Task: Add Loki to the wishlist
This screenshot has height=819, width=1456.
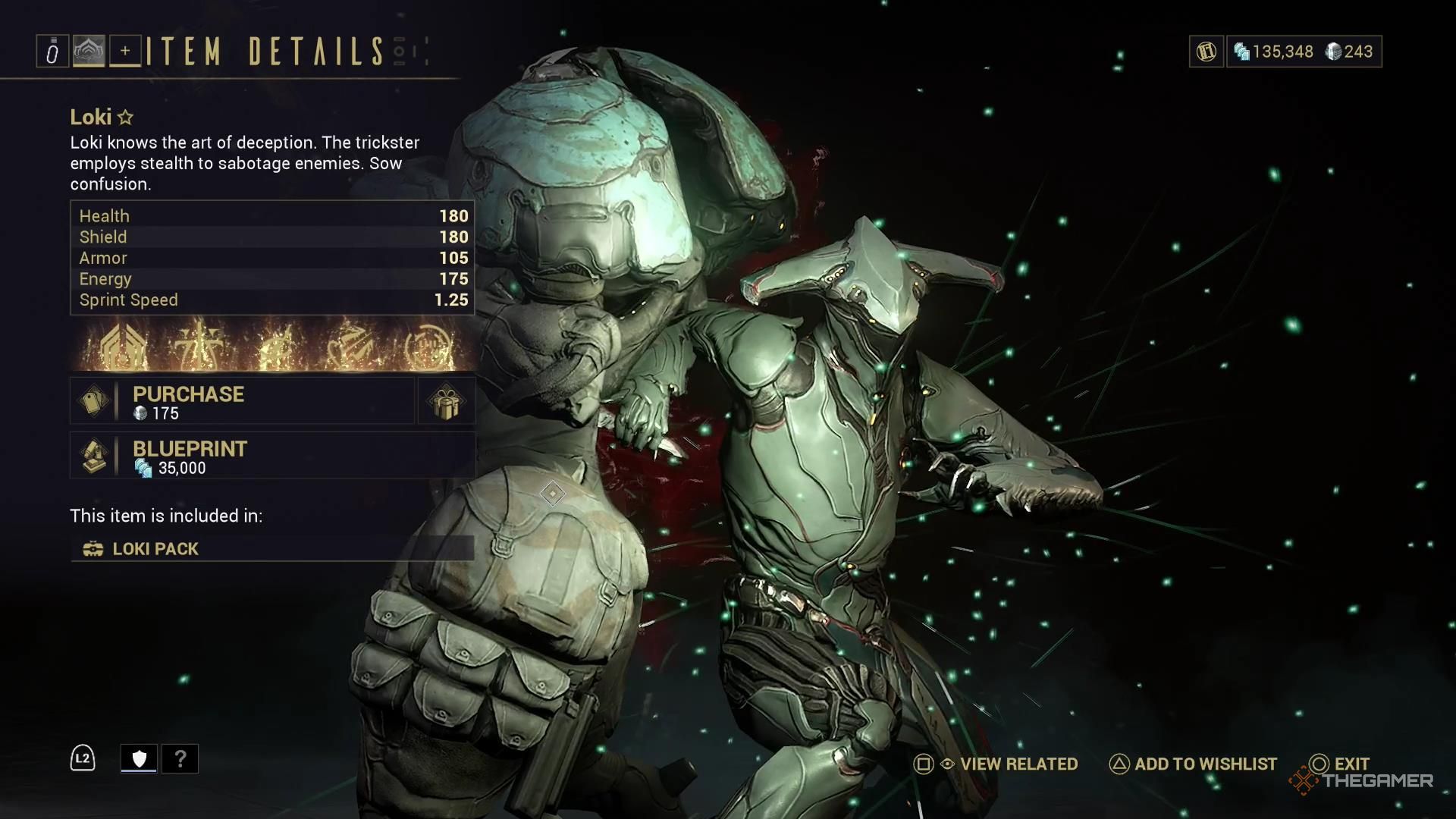Action: pyautogui.click(x=1194, y=764)
